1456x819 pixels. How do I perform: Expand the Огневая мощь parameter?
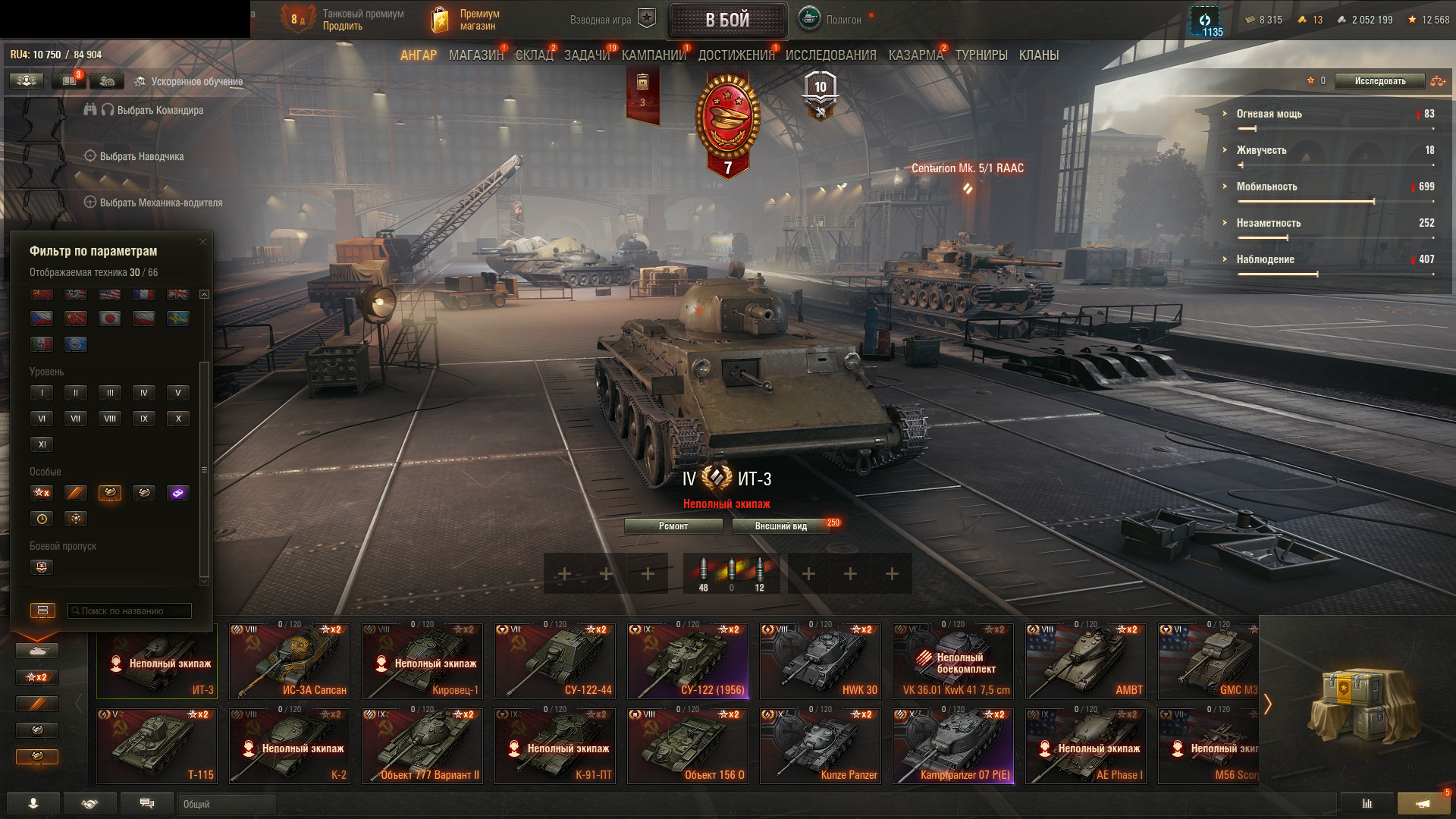pyautogui.click(x=1269, y=114)
